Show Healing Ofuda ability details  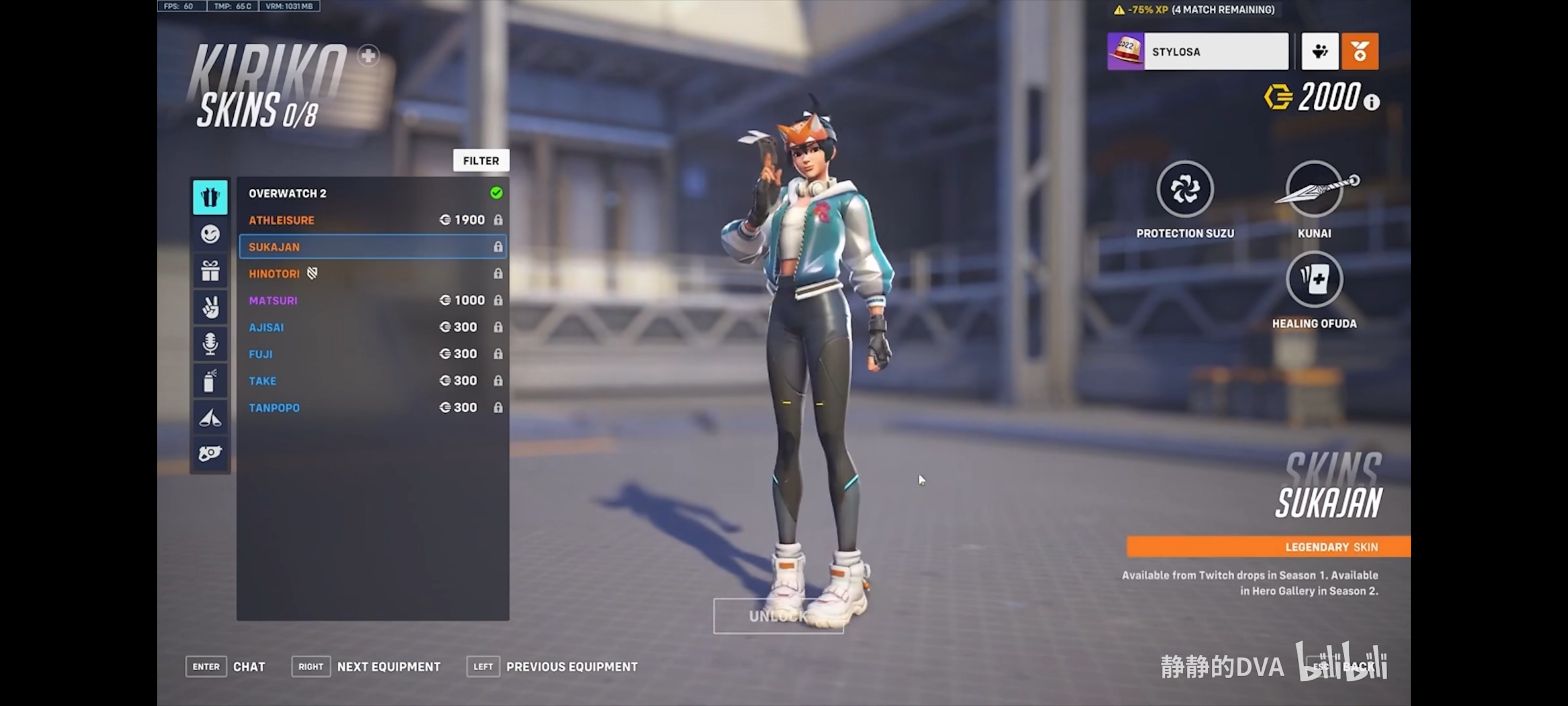click(x=1314, y=279)
